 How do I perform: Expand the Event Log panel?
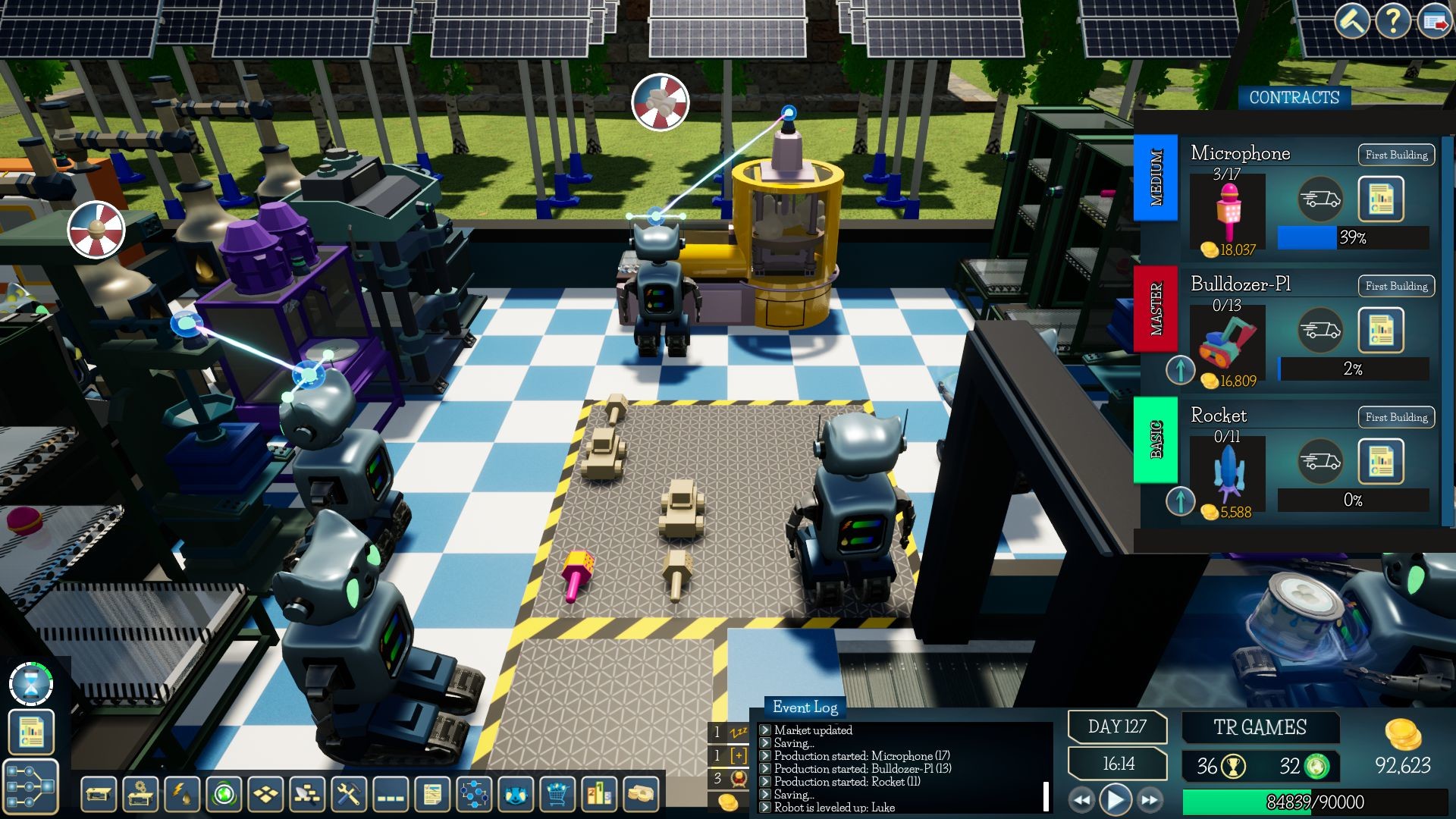click(804, 708)
